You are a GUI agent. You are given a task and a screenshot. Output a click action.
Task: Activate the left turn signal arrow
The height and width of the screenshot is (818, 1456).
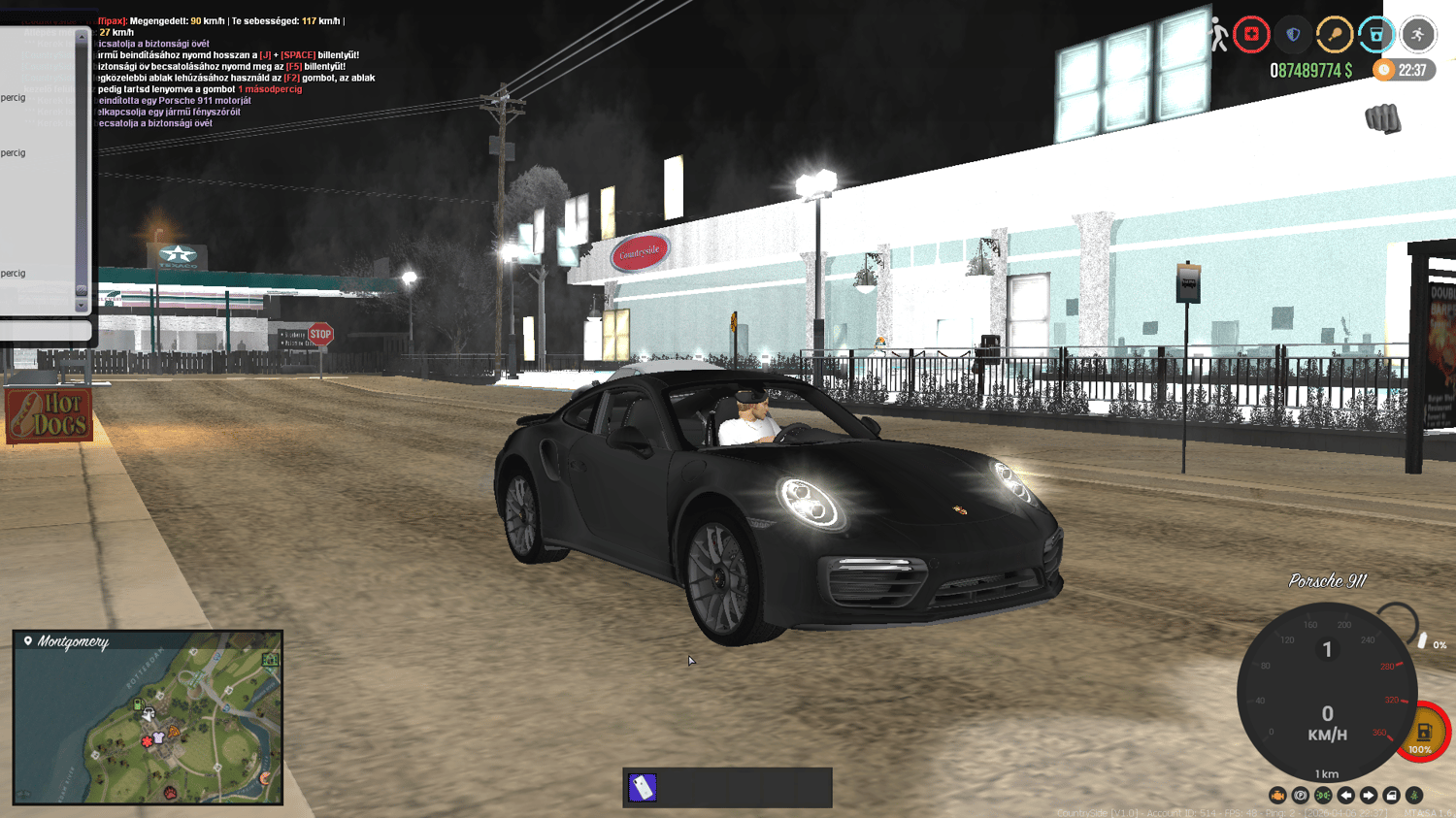1346,796
